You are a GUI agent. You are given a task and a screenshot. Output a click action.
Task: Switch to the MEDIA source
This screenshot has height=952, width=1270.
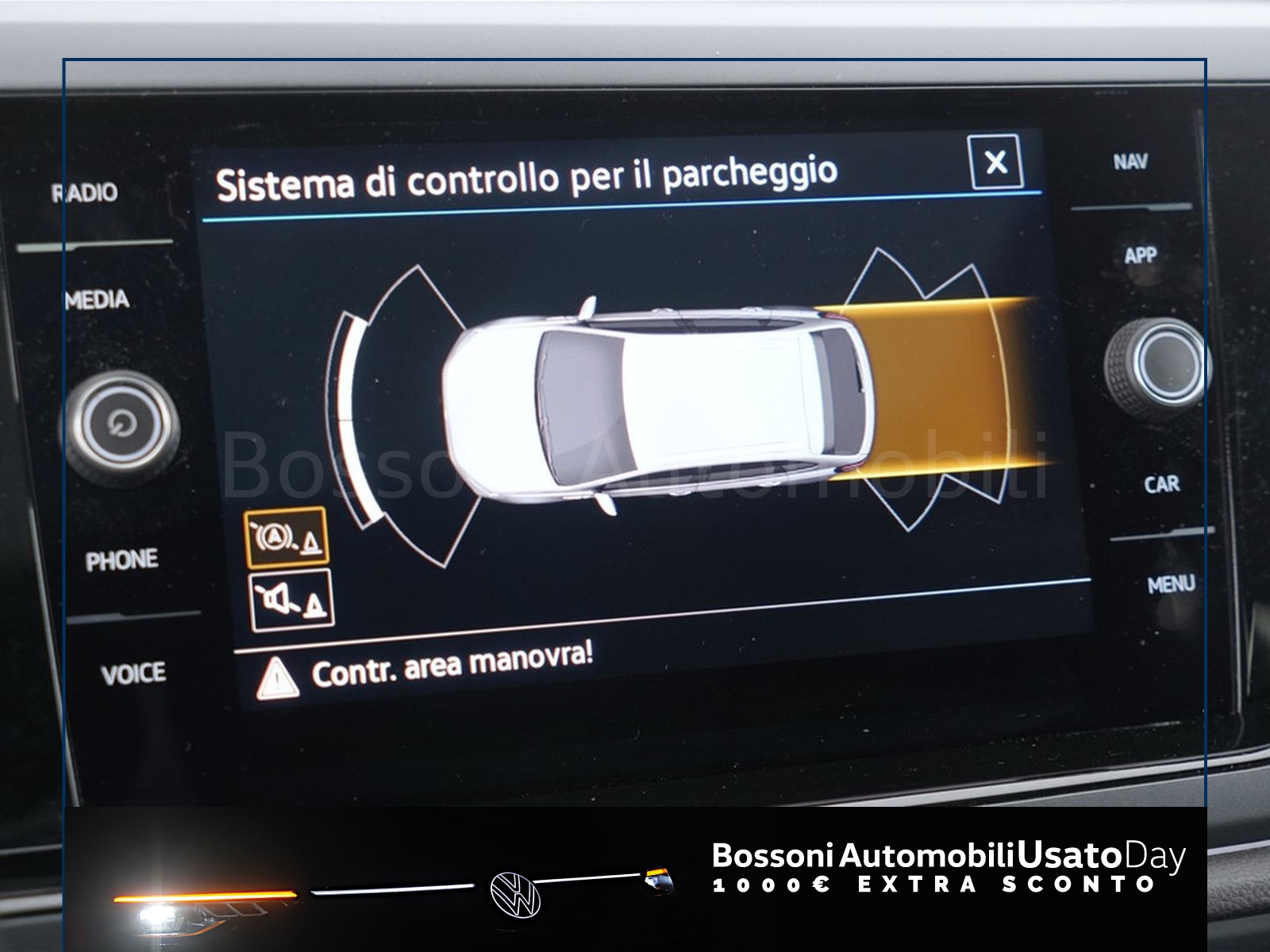point(98,299)
